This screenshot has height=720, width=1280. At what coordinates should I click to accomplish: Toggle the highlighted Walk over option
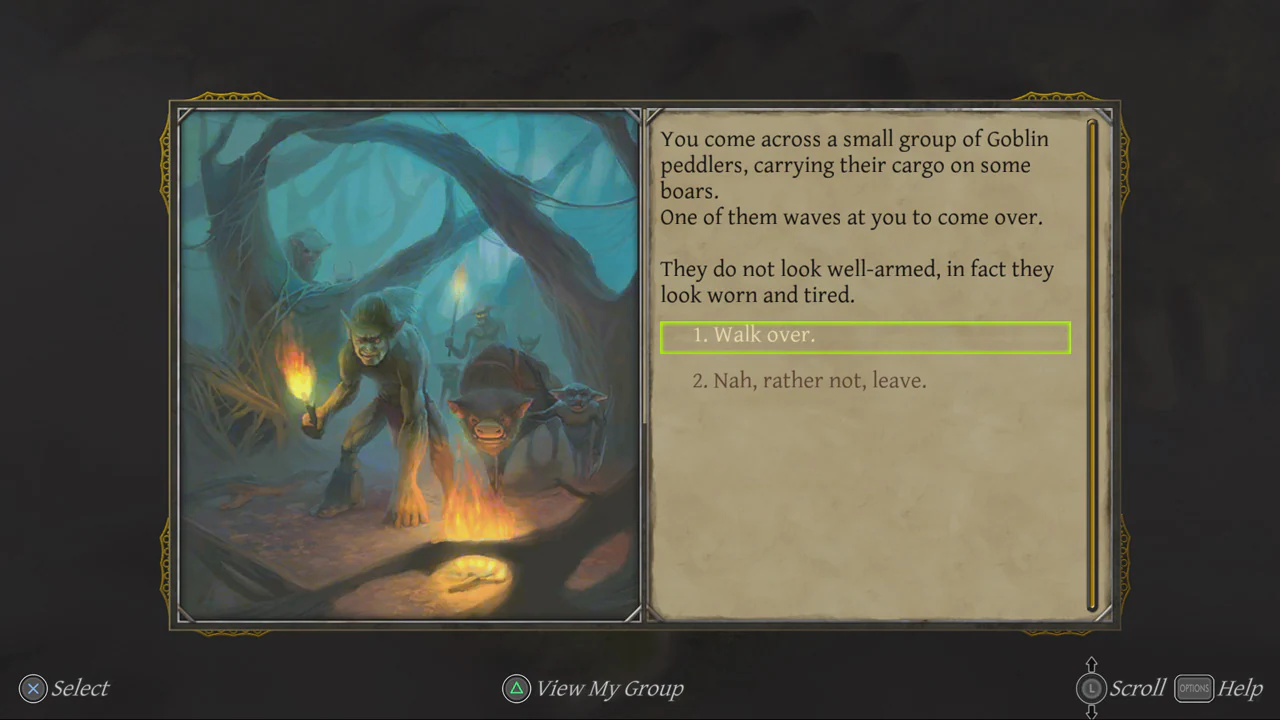pos(865,337)
